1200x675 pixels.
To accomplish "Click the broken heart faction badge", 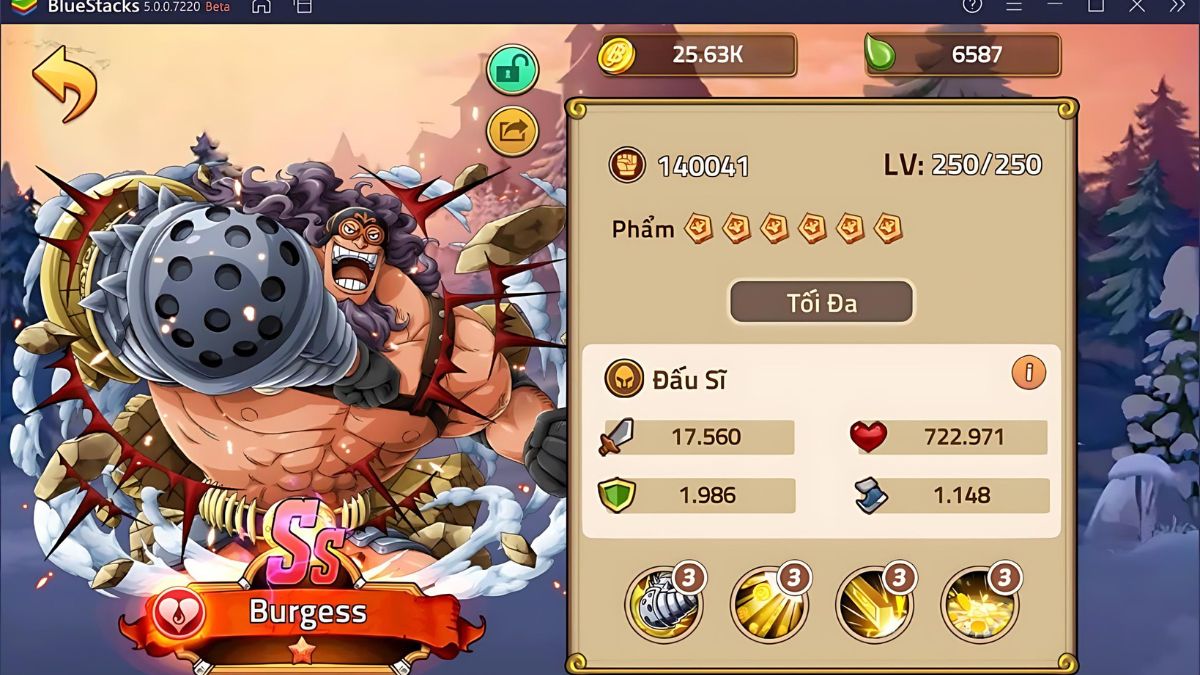I will [180, 612].
